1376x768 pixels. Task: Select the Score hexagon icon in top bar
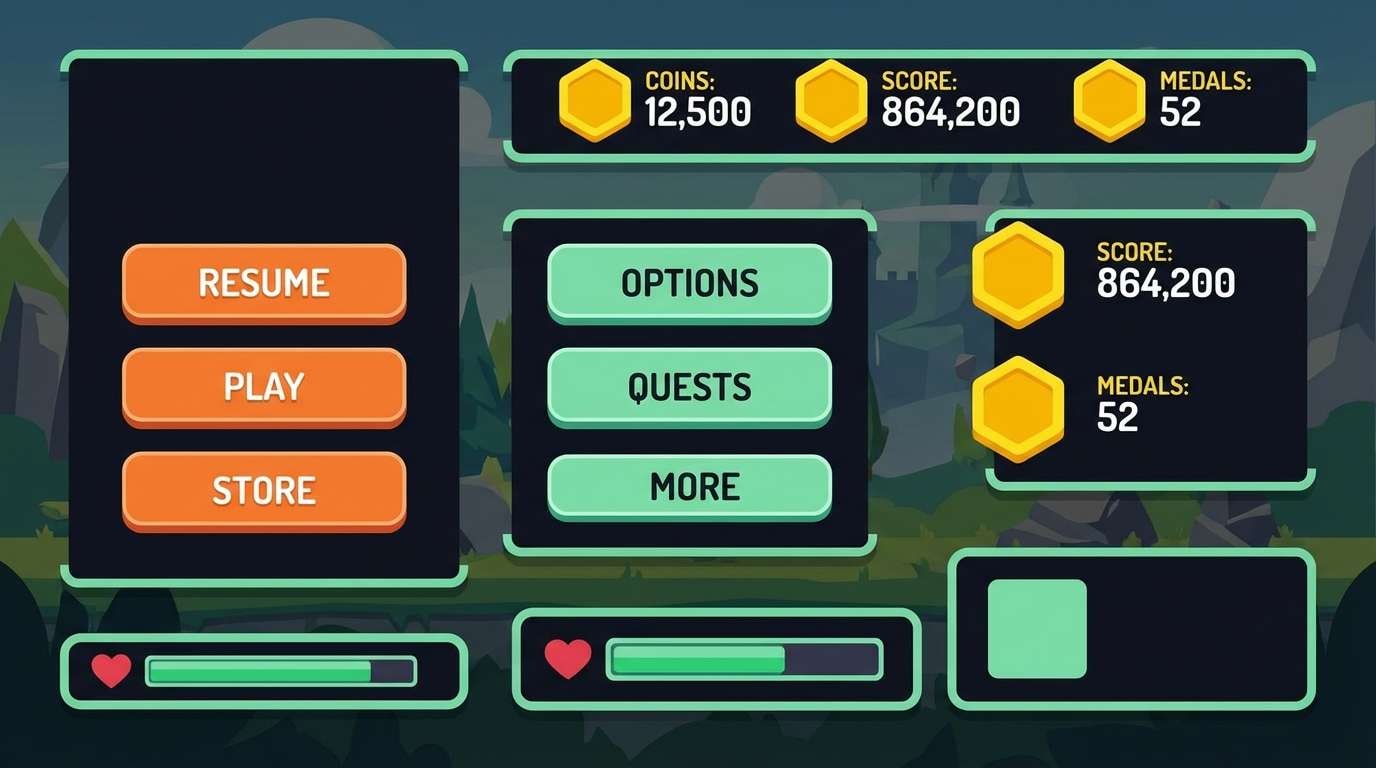click(x=831, y=100)
